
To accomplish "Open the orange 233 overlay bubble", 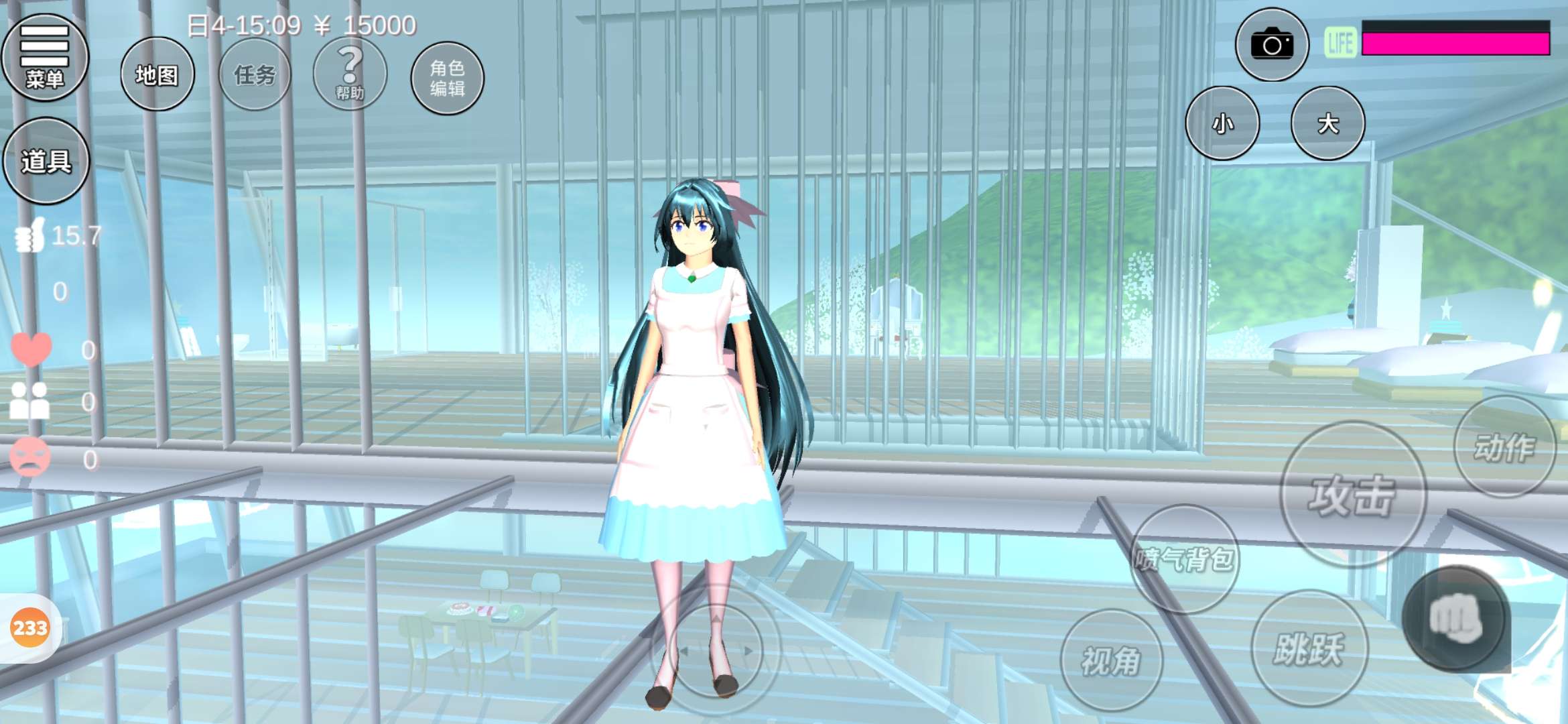I will (30, 628).
